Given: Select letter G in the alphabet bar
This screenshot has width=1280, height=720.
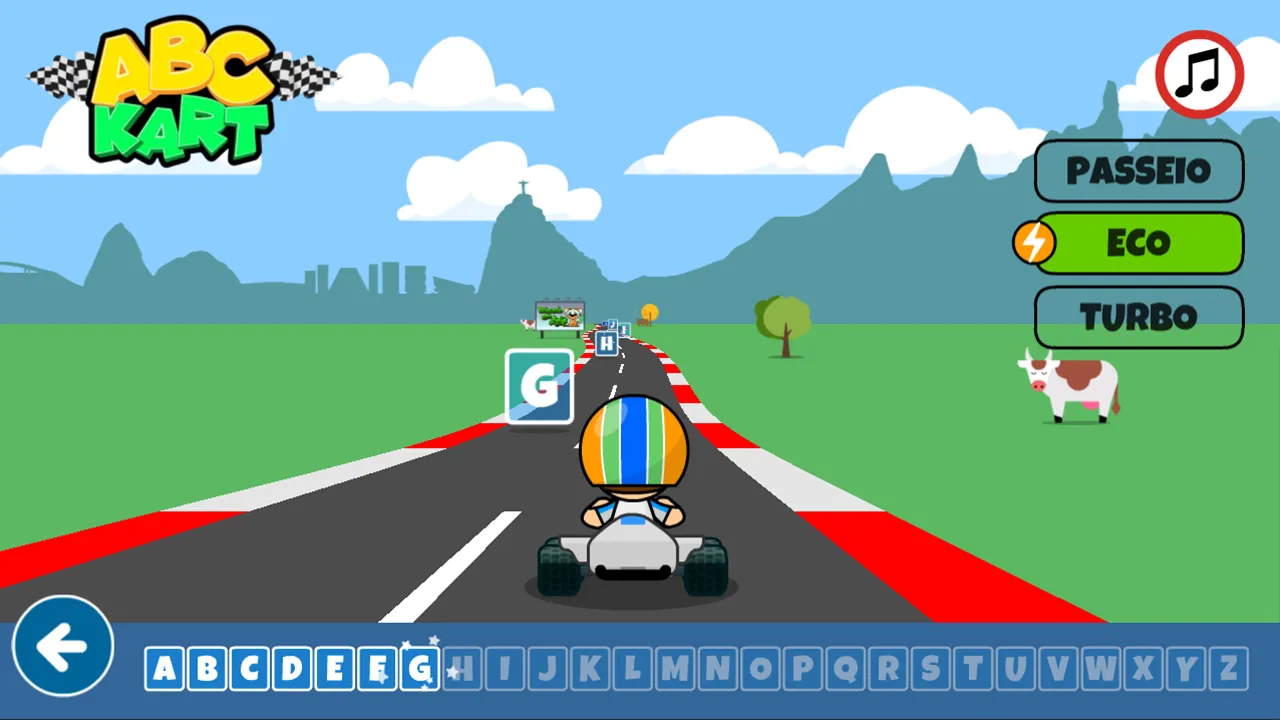Looking at the screenshot, I should [x=419, y=668].
